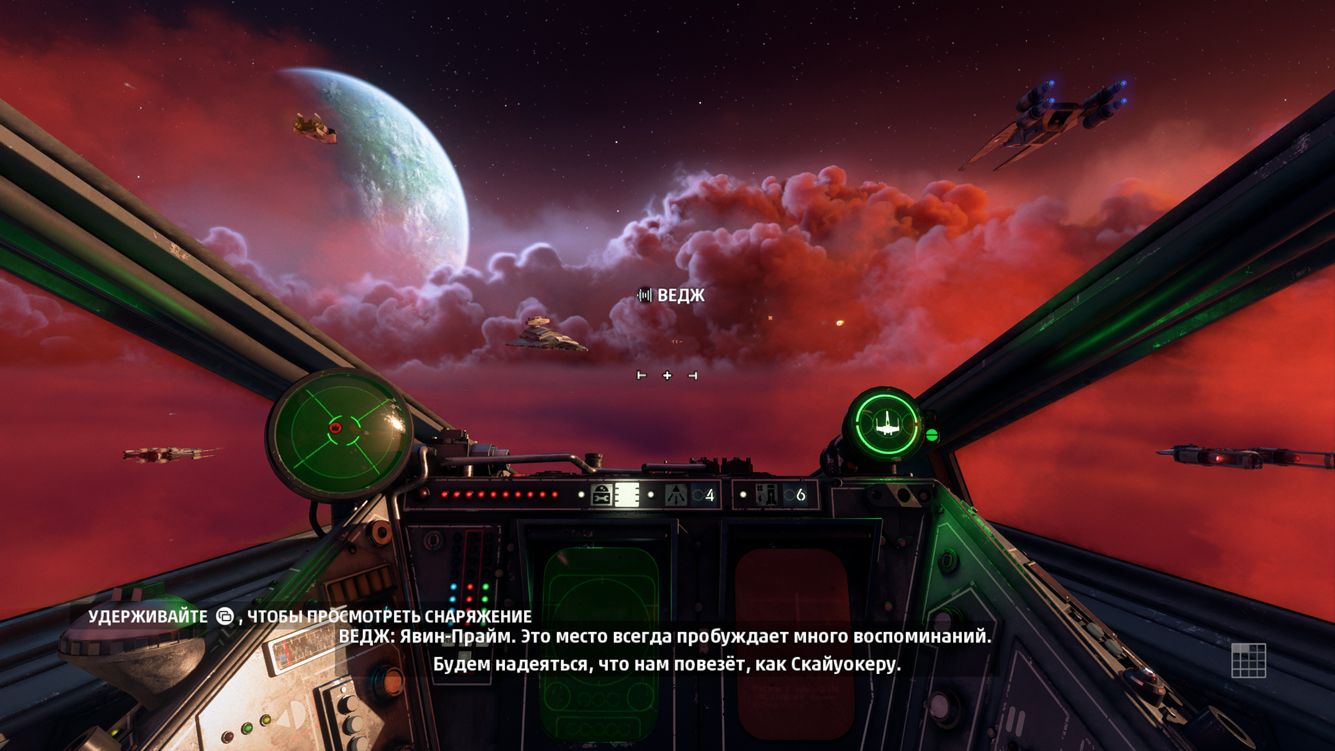Screen dimensions: 1335x751
Task: Select the right auxiliary component icon
Action: 768,494
